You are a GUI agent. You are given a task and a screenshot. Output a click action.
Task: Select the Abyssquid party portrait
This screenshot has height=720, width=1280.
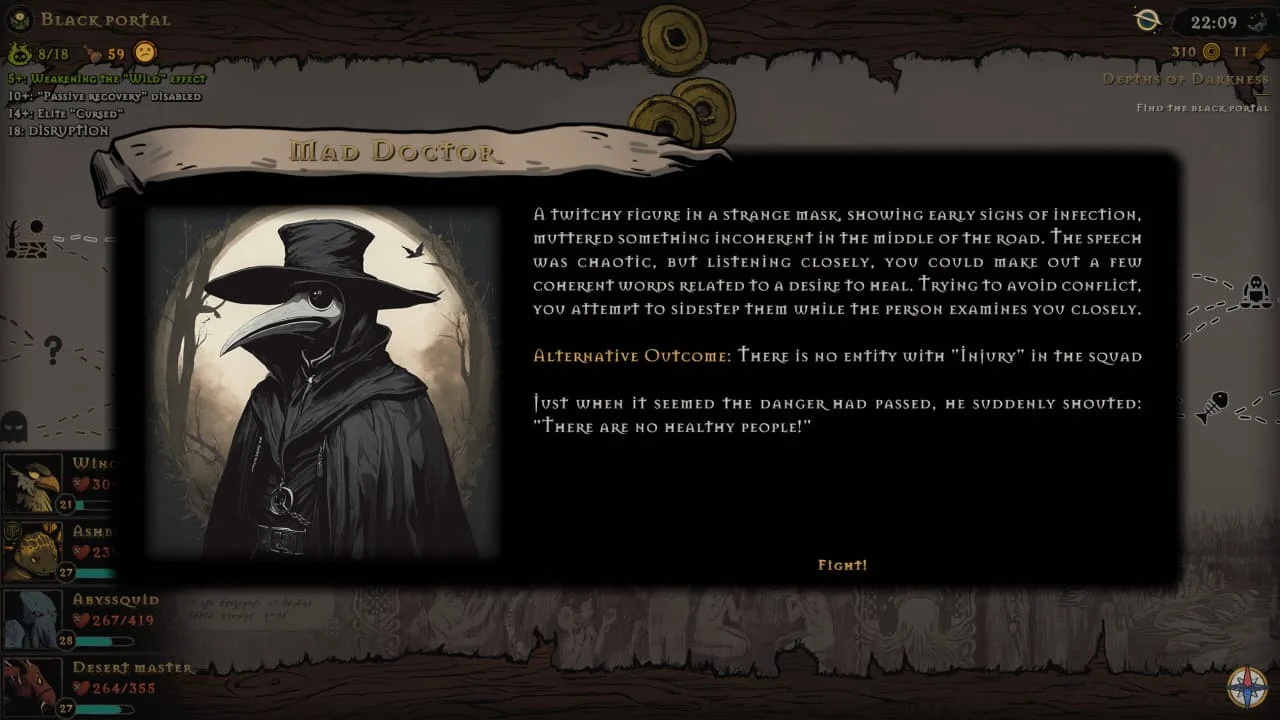point(32,617)
